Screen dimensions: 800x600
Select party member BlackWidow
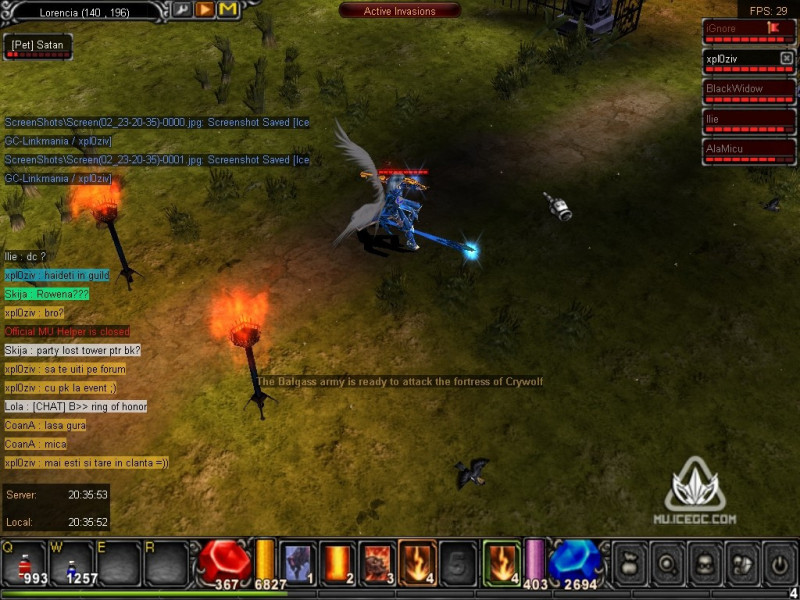748,91
